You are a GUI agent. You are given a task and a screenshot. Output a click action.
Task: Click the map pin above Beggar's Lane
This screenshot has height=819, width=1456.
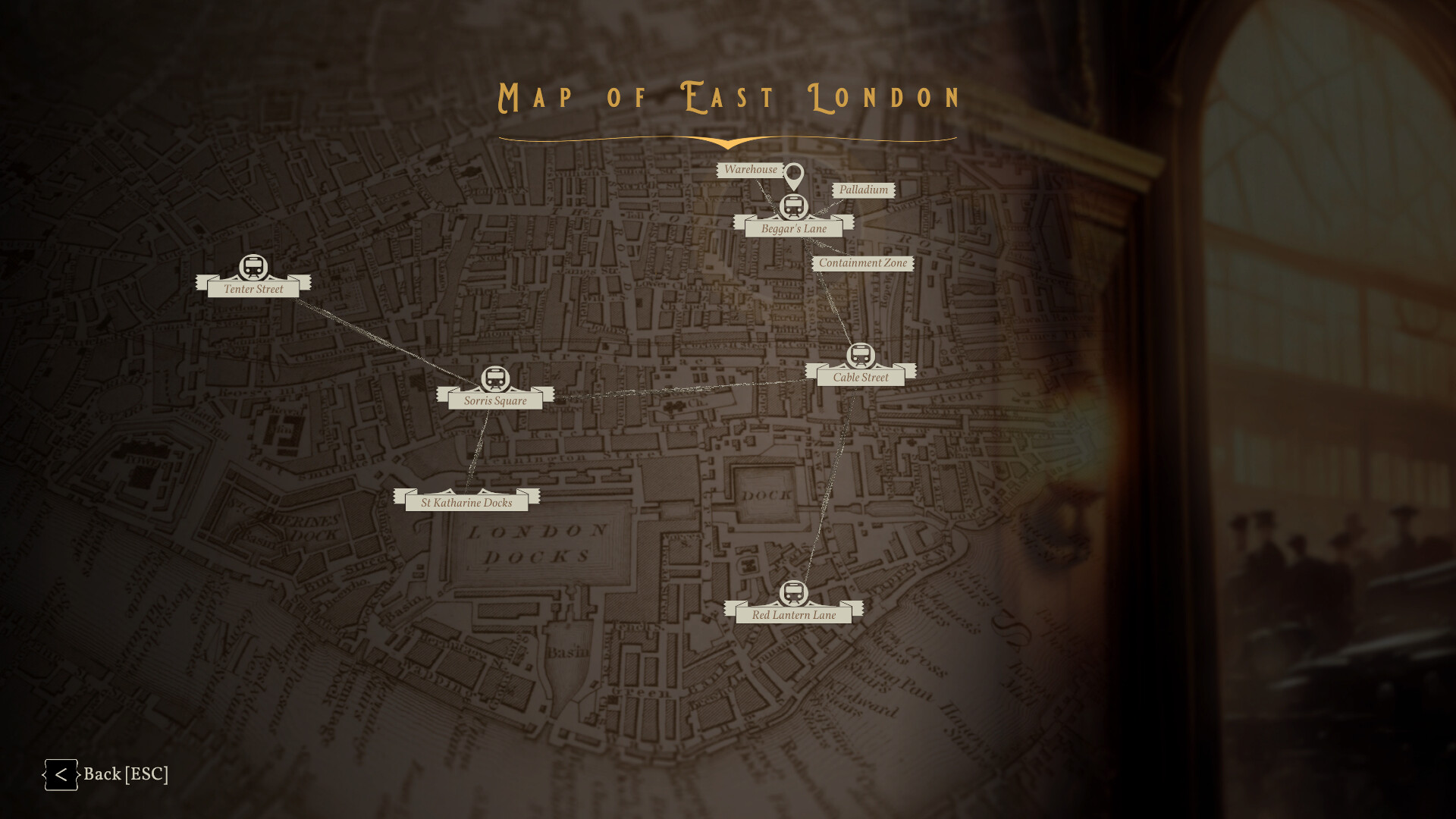coord(795,174)
